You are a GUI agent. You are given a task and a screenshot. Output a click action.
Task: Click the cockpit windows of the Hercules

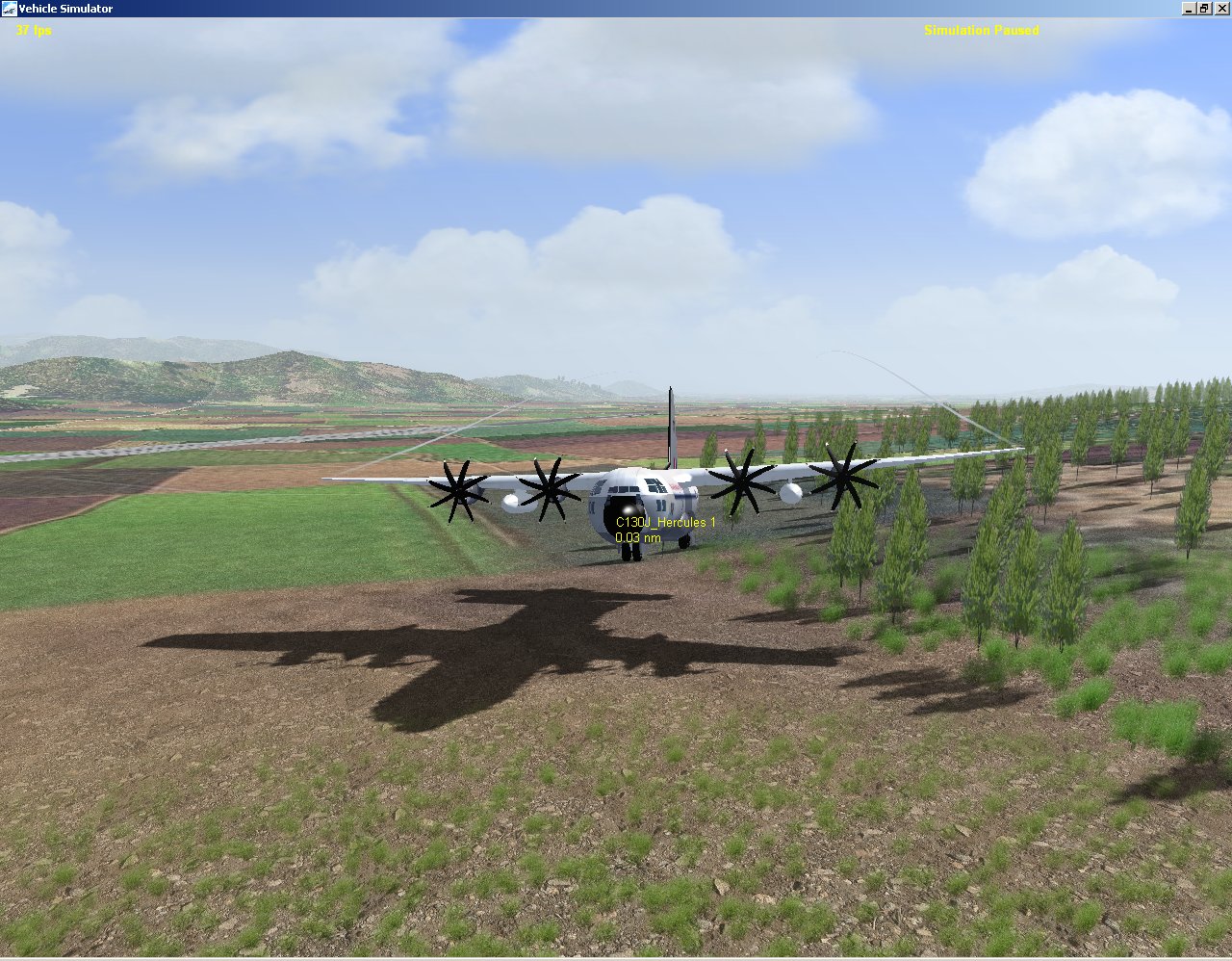tap(626, 488)
